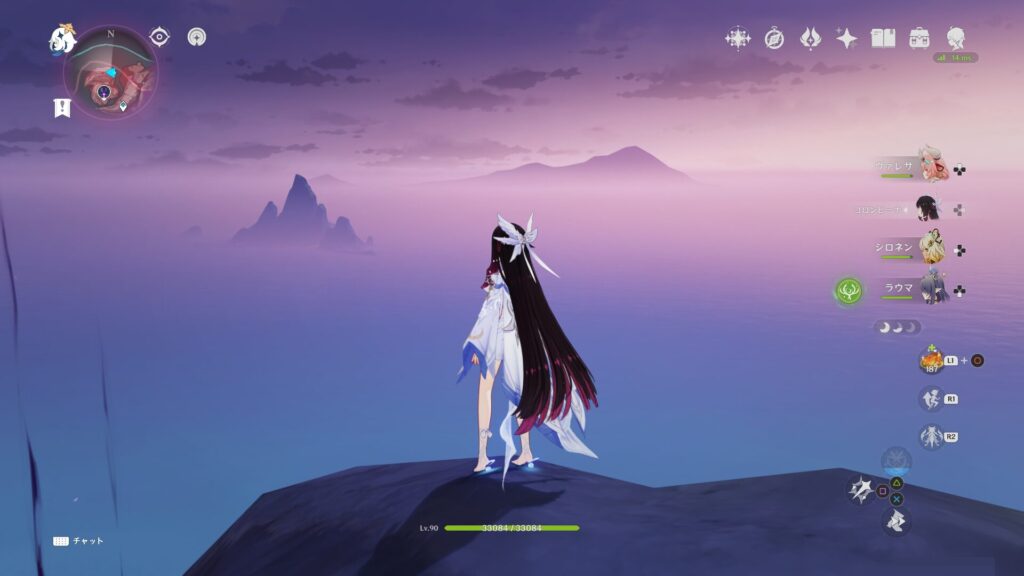Open the four-pointed star wish icon
Viewport: 1024px width, 576px height.
pos(846,38)
